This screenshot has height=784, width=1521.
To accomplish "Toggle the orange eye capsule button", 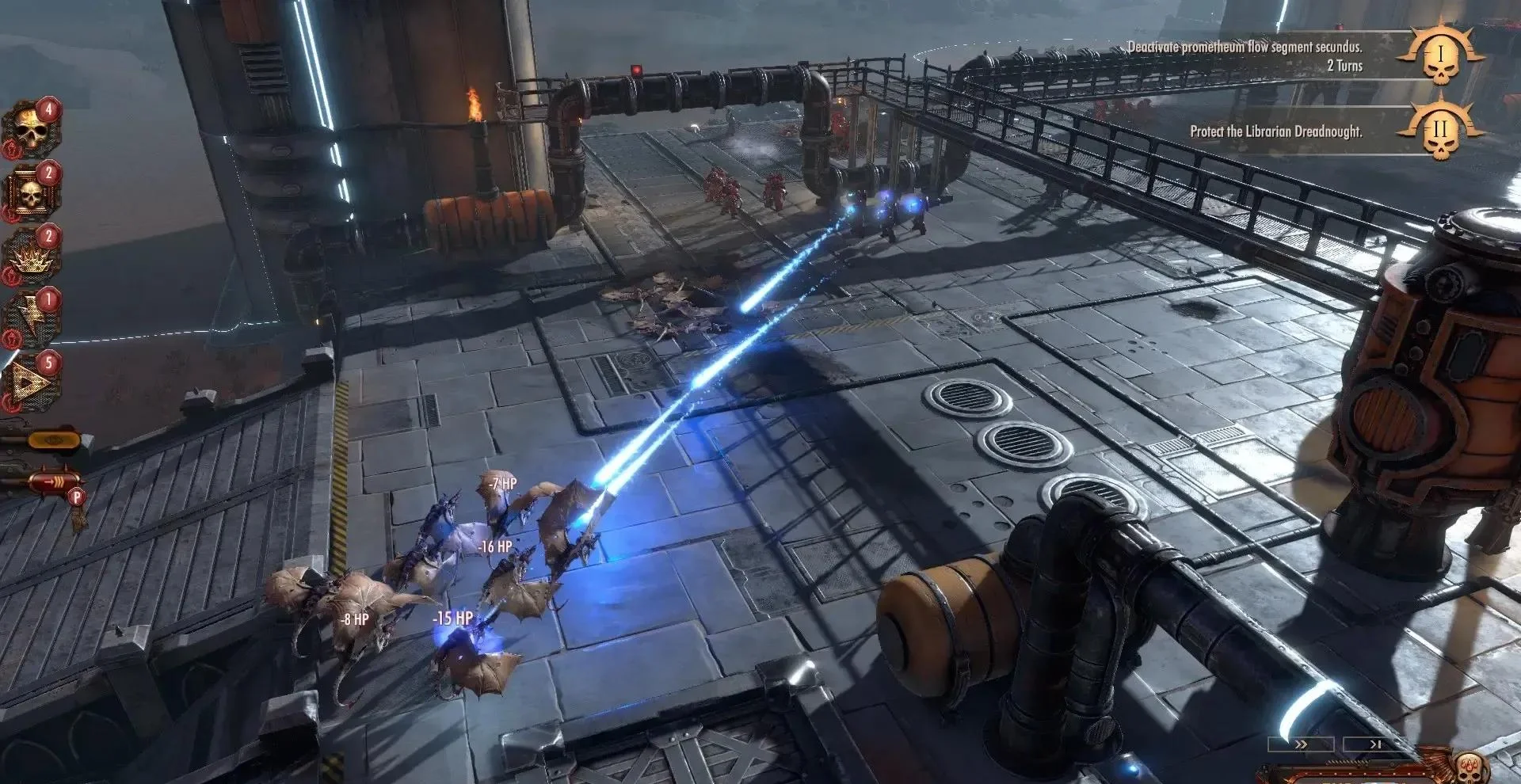I will coord(54,440).
